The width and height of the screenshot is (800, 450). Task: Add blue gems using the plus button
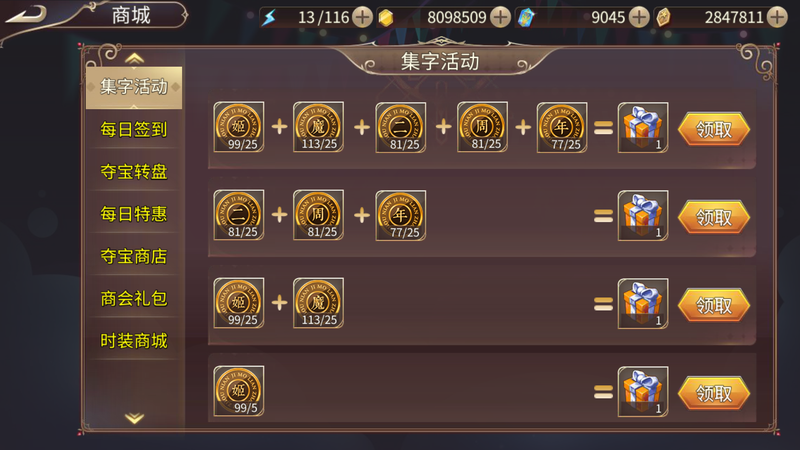click(x=640, y=17)
